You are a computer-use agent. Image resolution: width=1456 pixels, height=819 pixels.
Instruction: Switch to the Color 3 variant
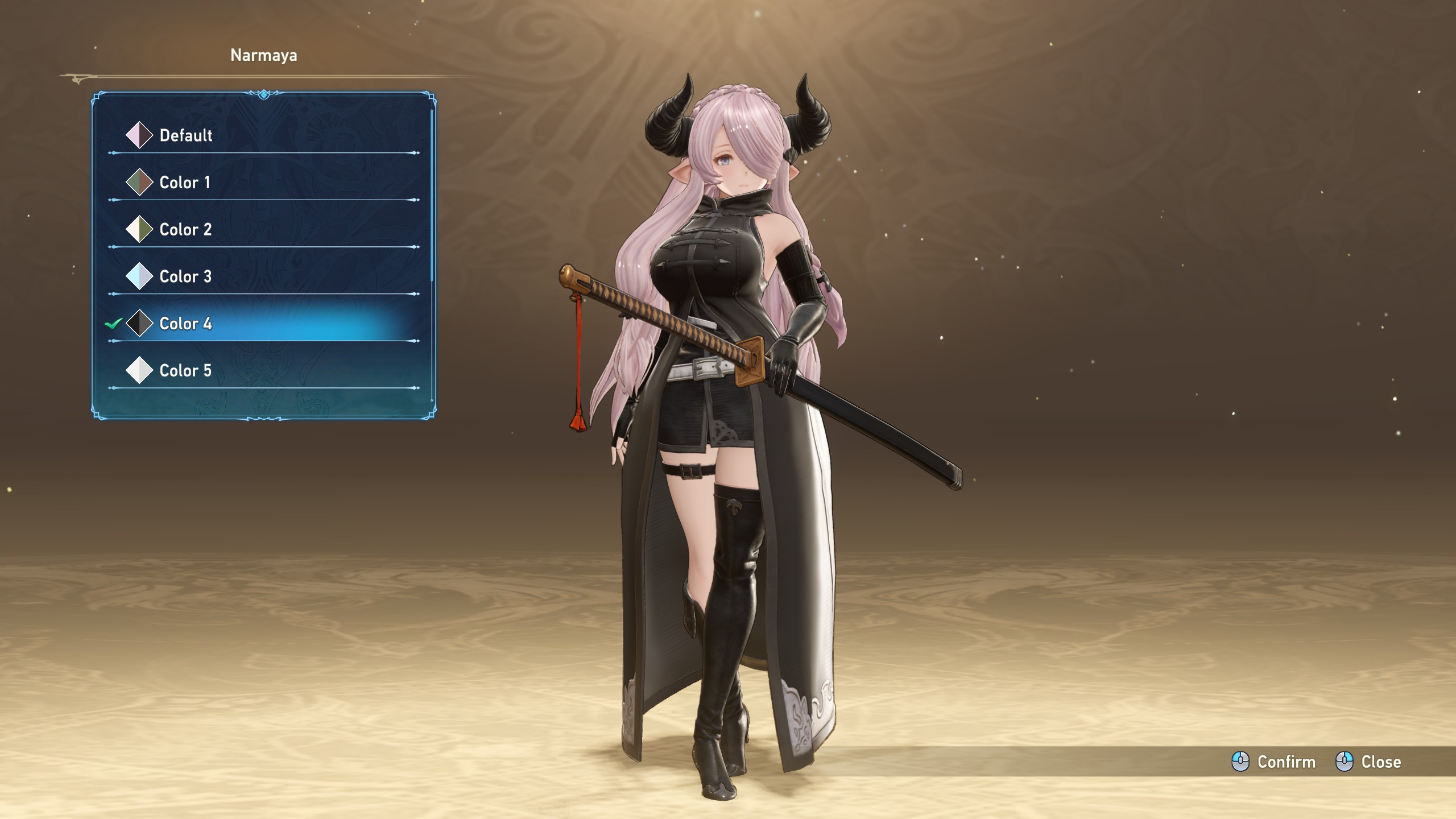click(x=185, y=276)
